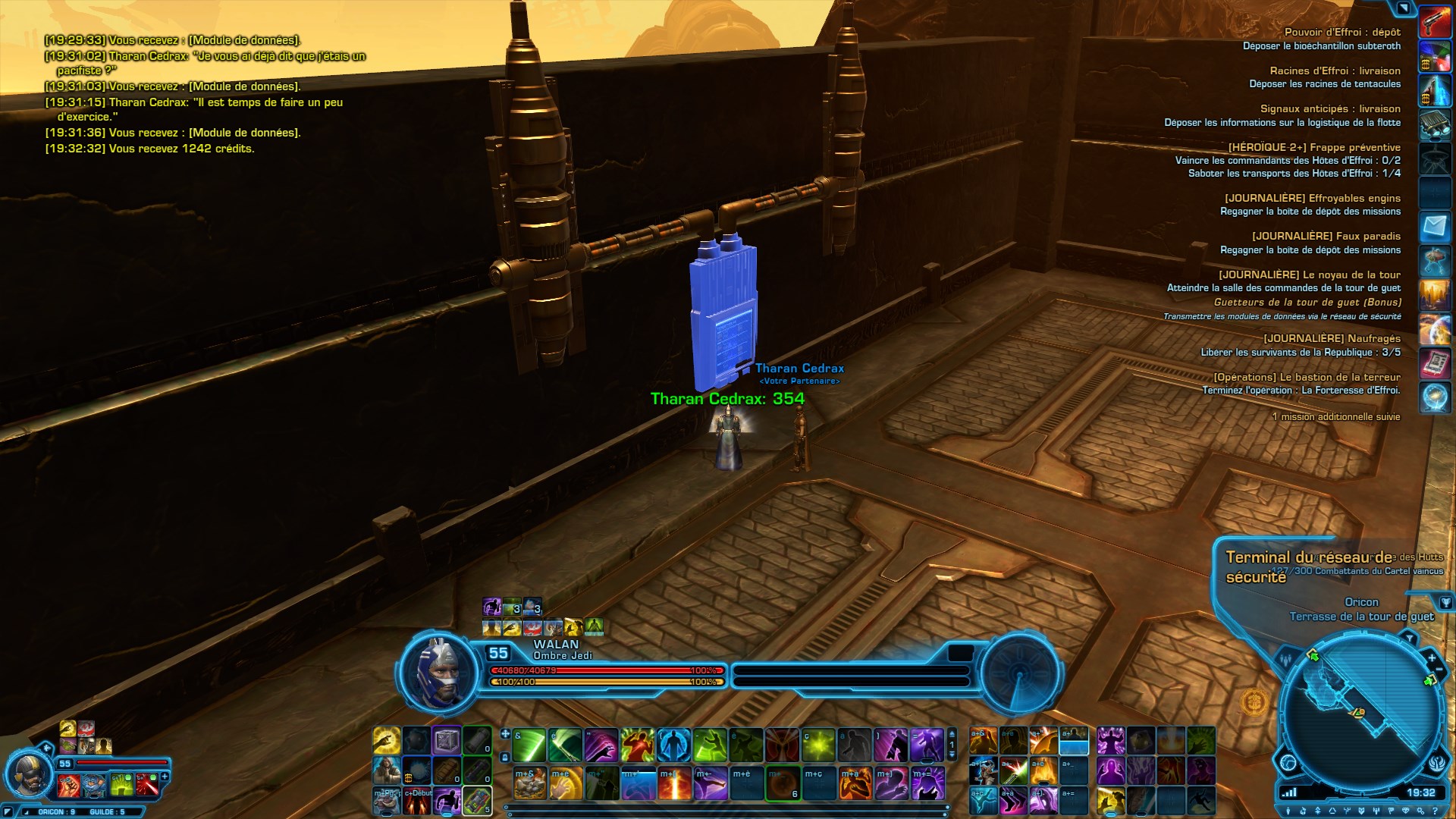Screen dimensions: 1456x819
Task: Expand the companion bar with the plus button
Action: tap(165, 777)
